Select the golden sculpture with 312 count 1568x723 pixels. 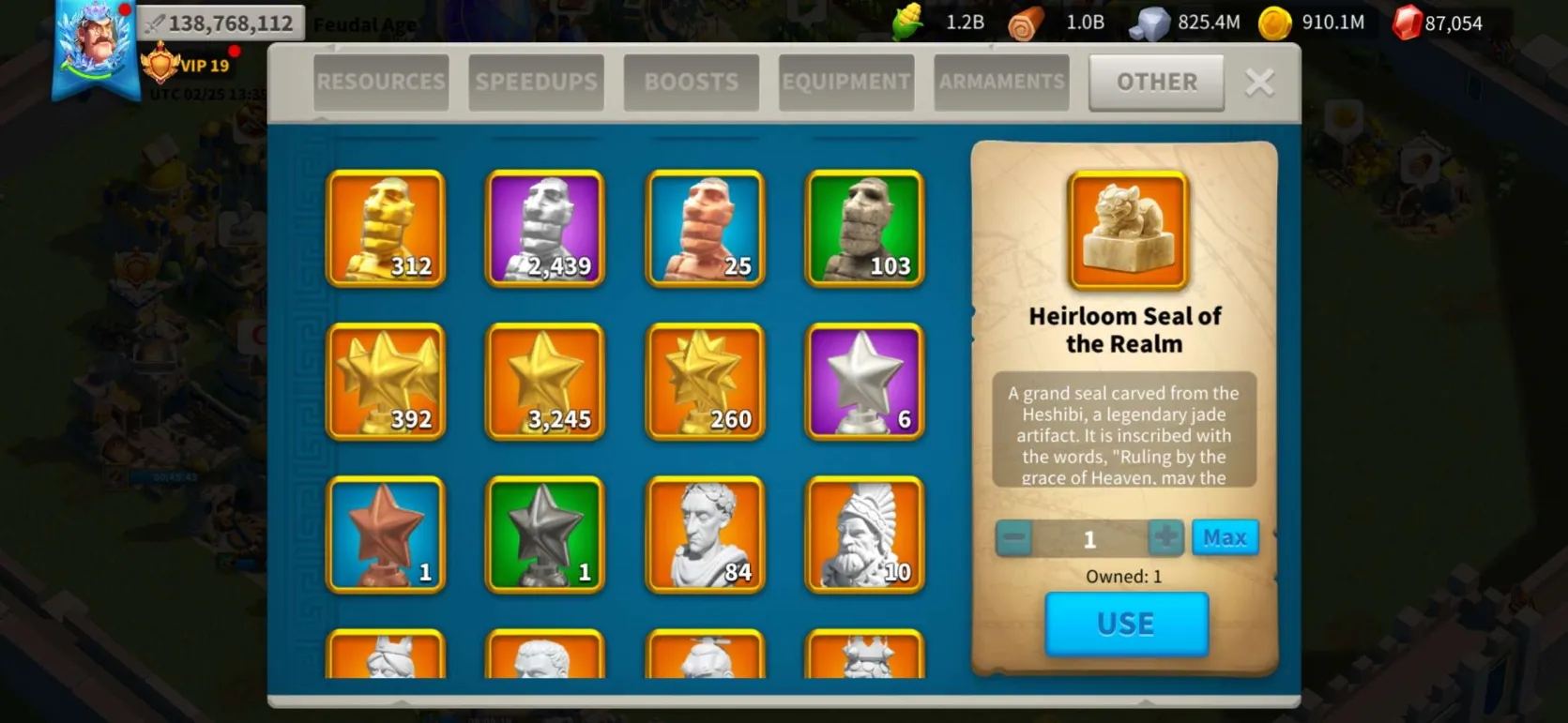(x=386, y=228)
